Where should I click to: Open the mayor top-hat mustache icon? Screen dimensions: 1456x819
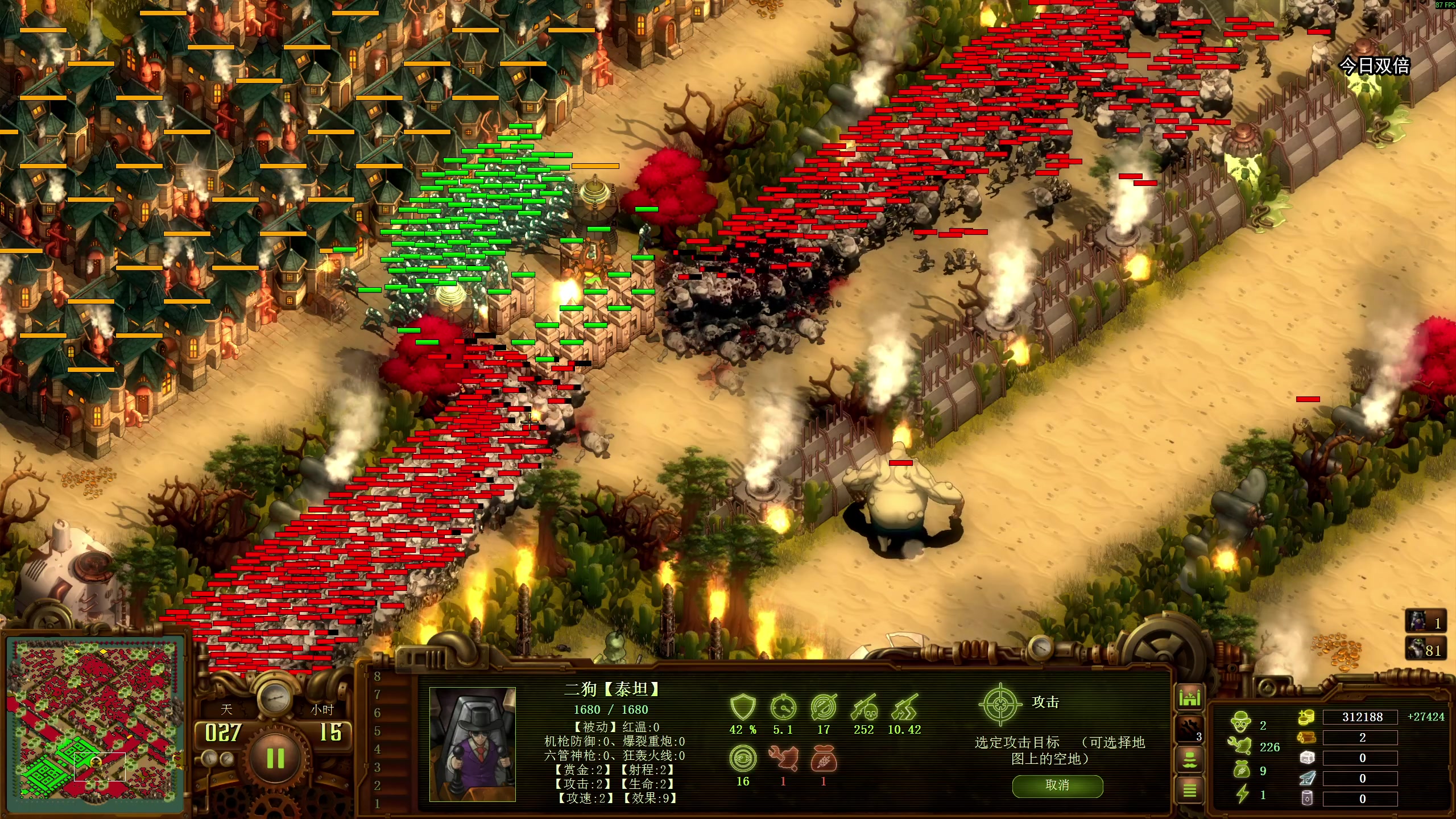pyautogui.click(x=1189, y=759)
